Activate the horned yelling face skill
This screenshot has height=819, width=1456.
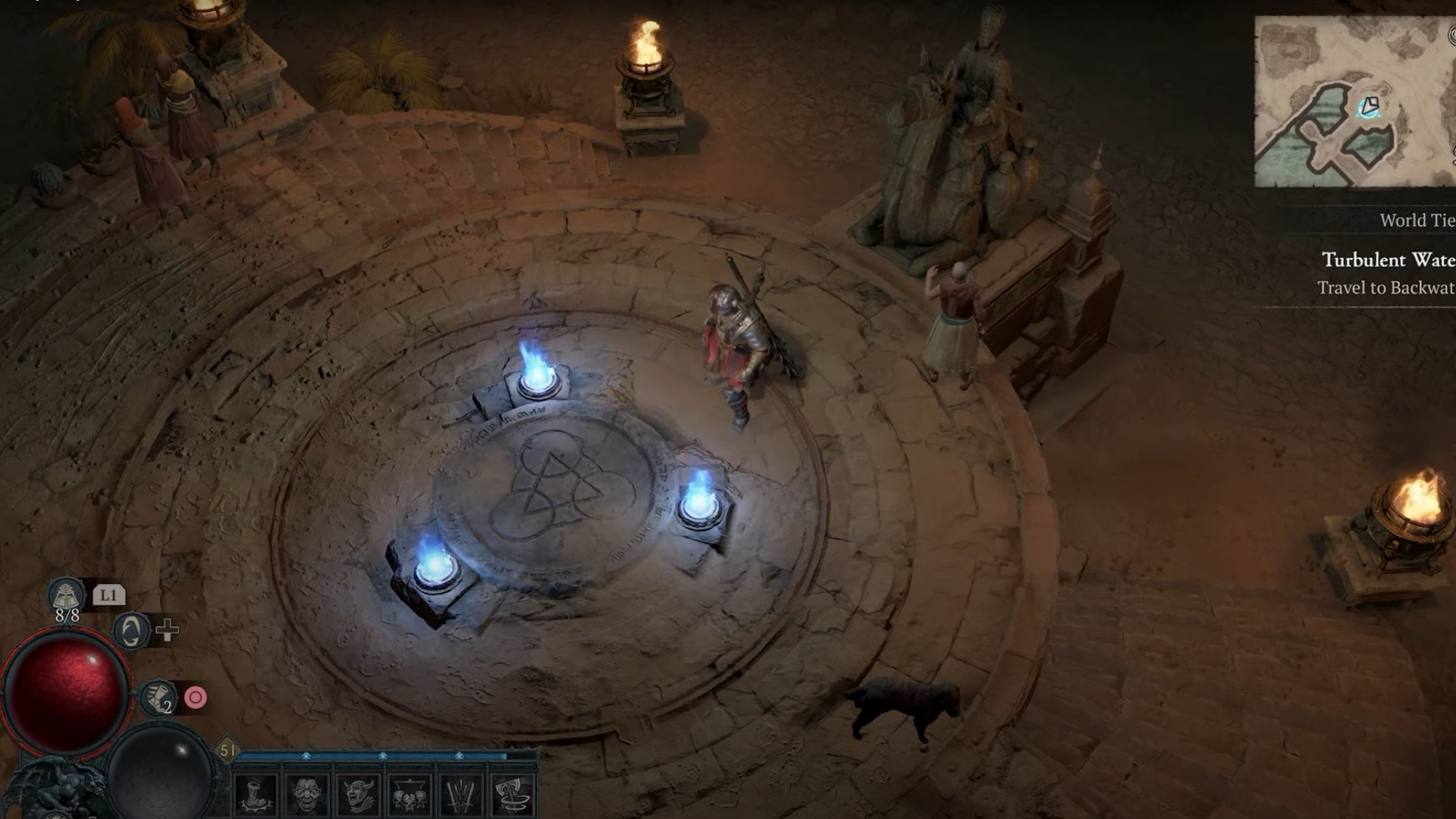pos(359,795)
